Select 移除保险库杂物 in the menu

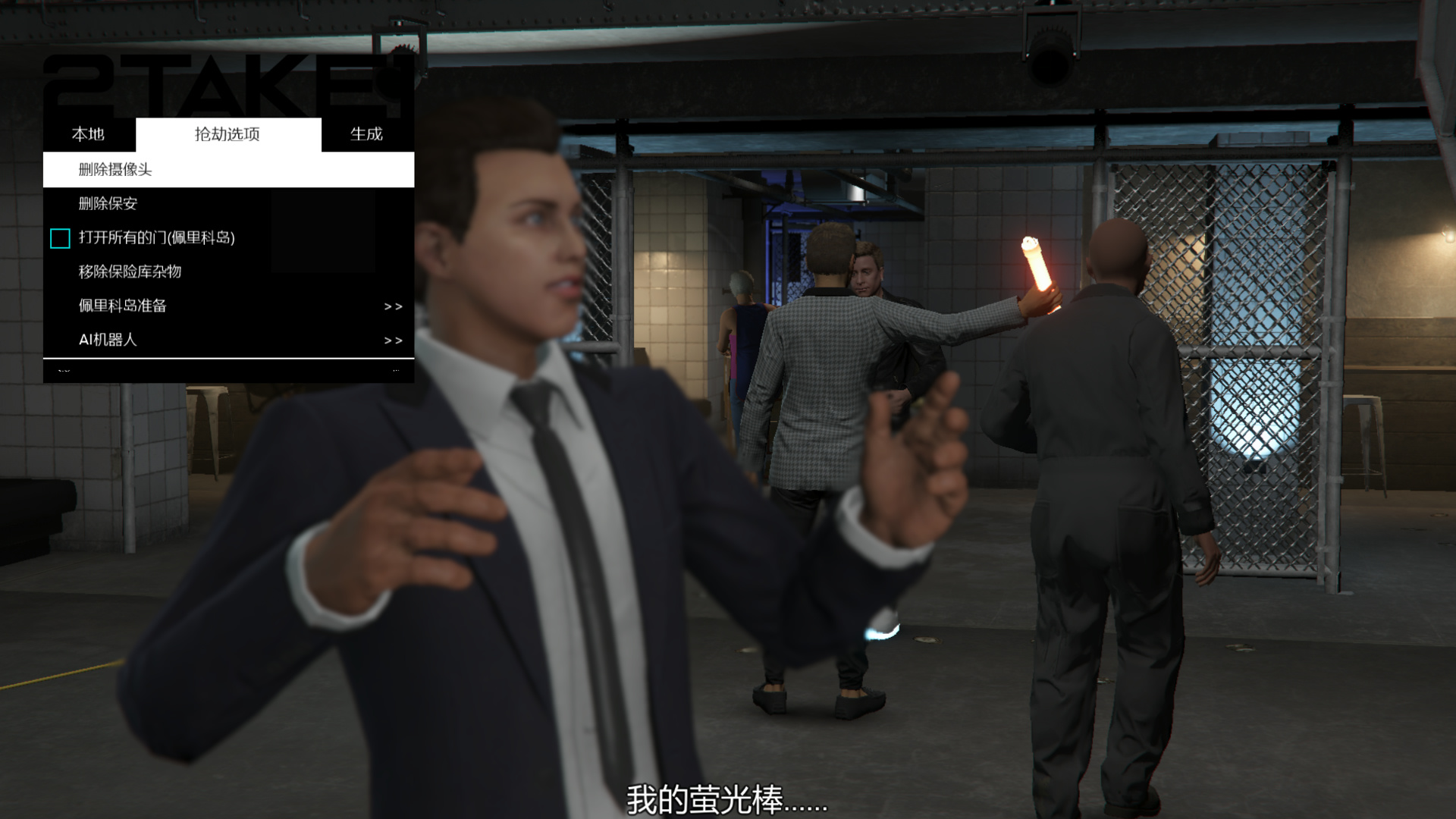[x=130, y=271]
